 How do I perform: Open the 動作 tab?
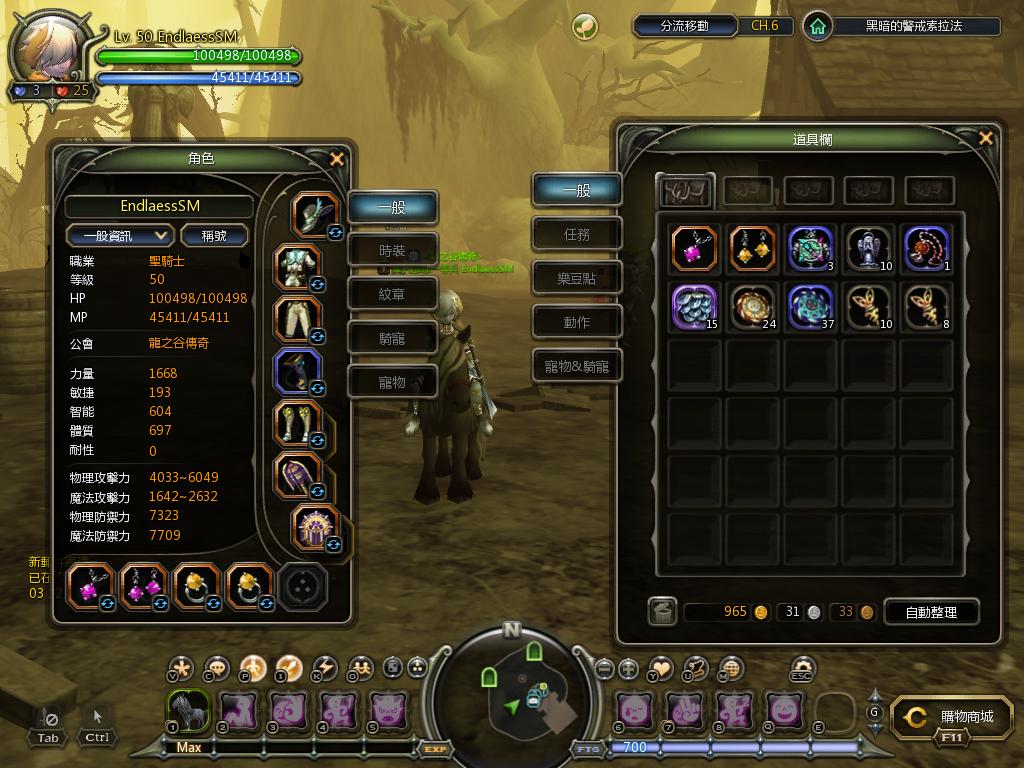[x=577, y=322]
